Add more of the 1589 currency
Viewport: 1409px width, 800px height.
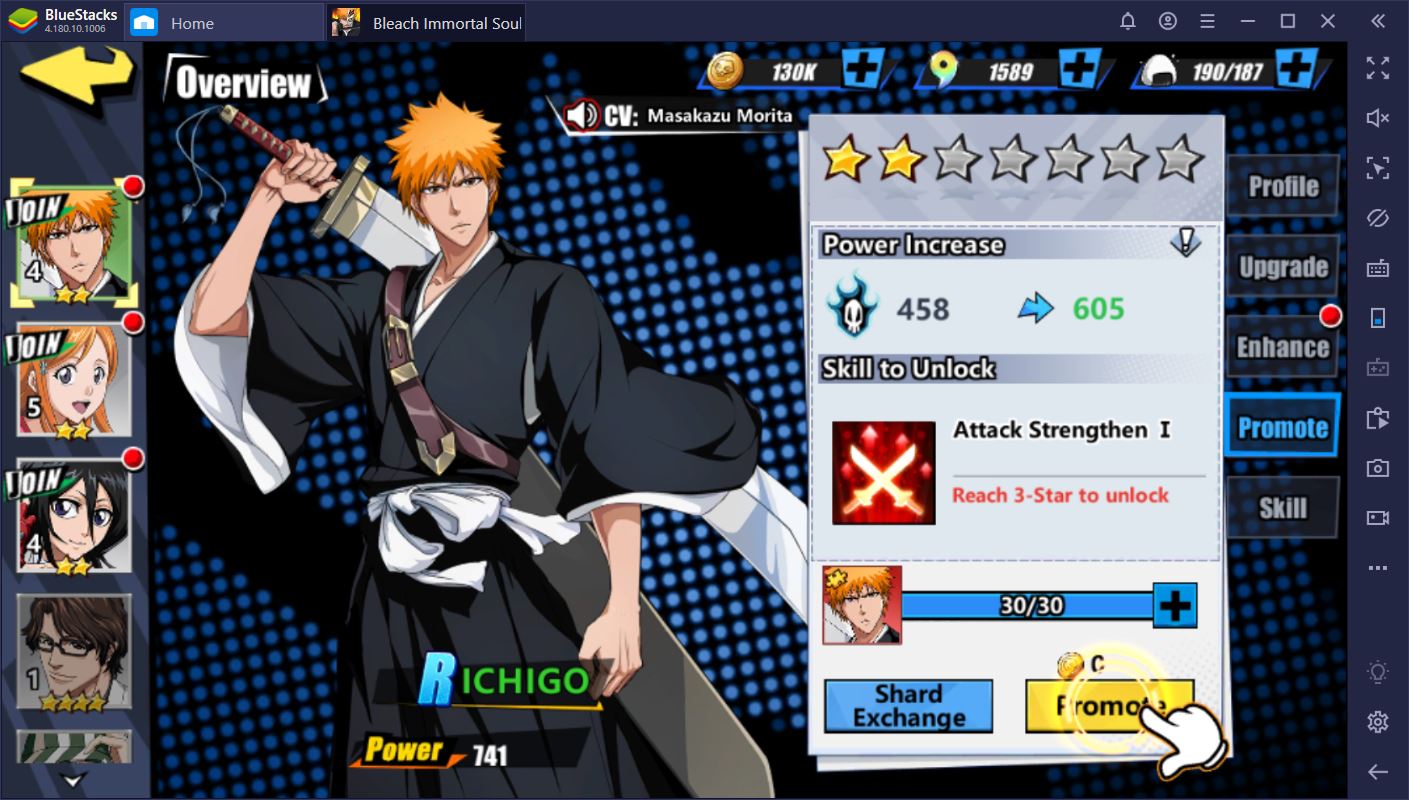tap(1080, 70)
